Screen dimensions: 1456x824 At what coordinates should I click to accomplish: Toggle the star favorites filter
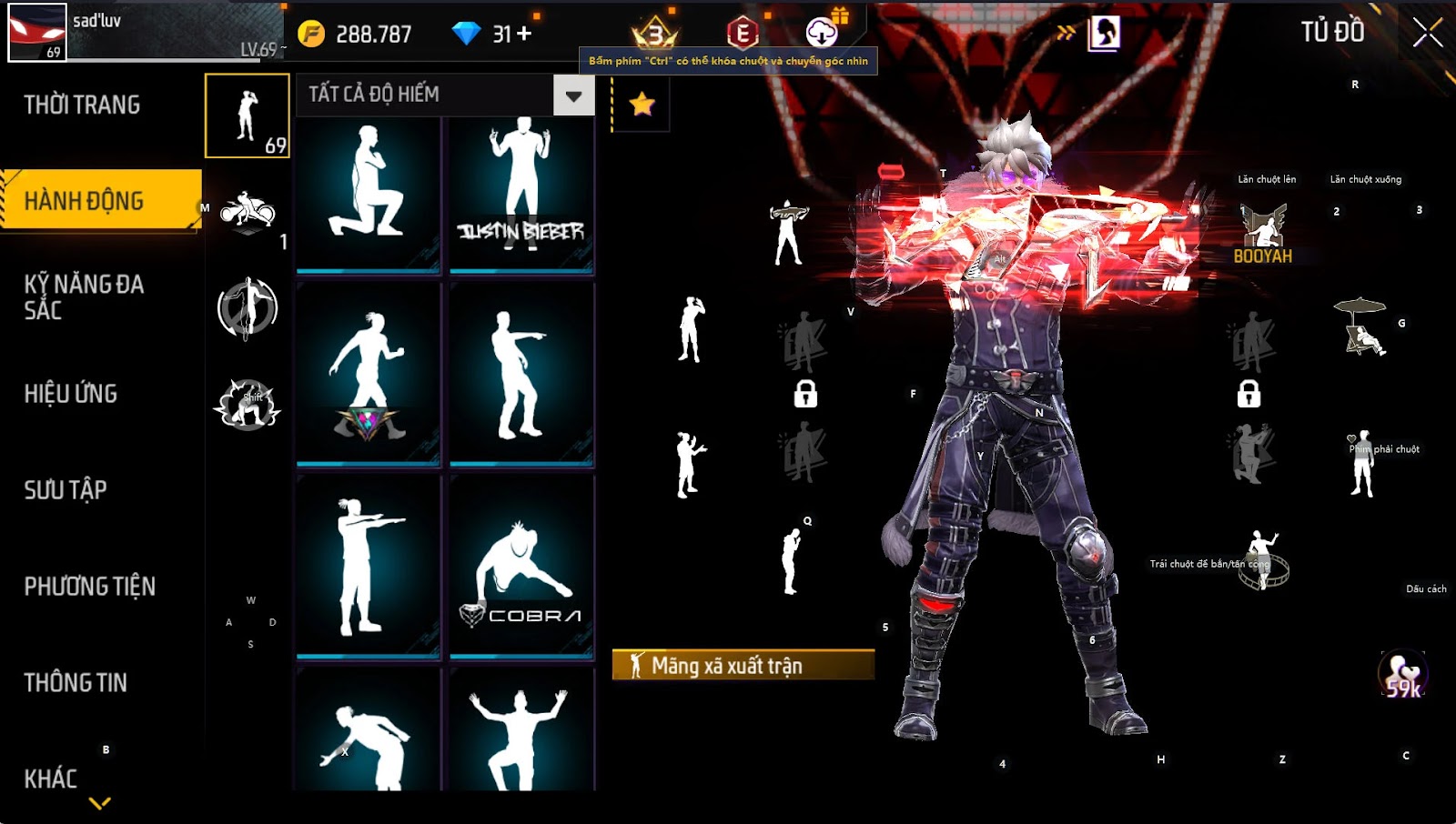point(642,104)
